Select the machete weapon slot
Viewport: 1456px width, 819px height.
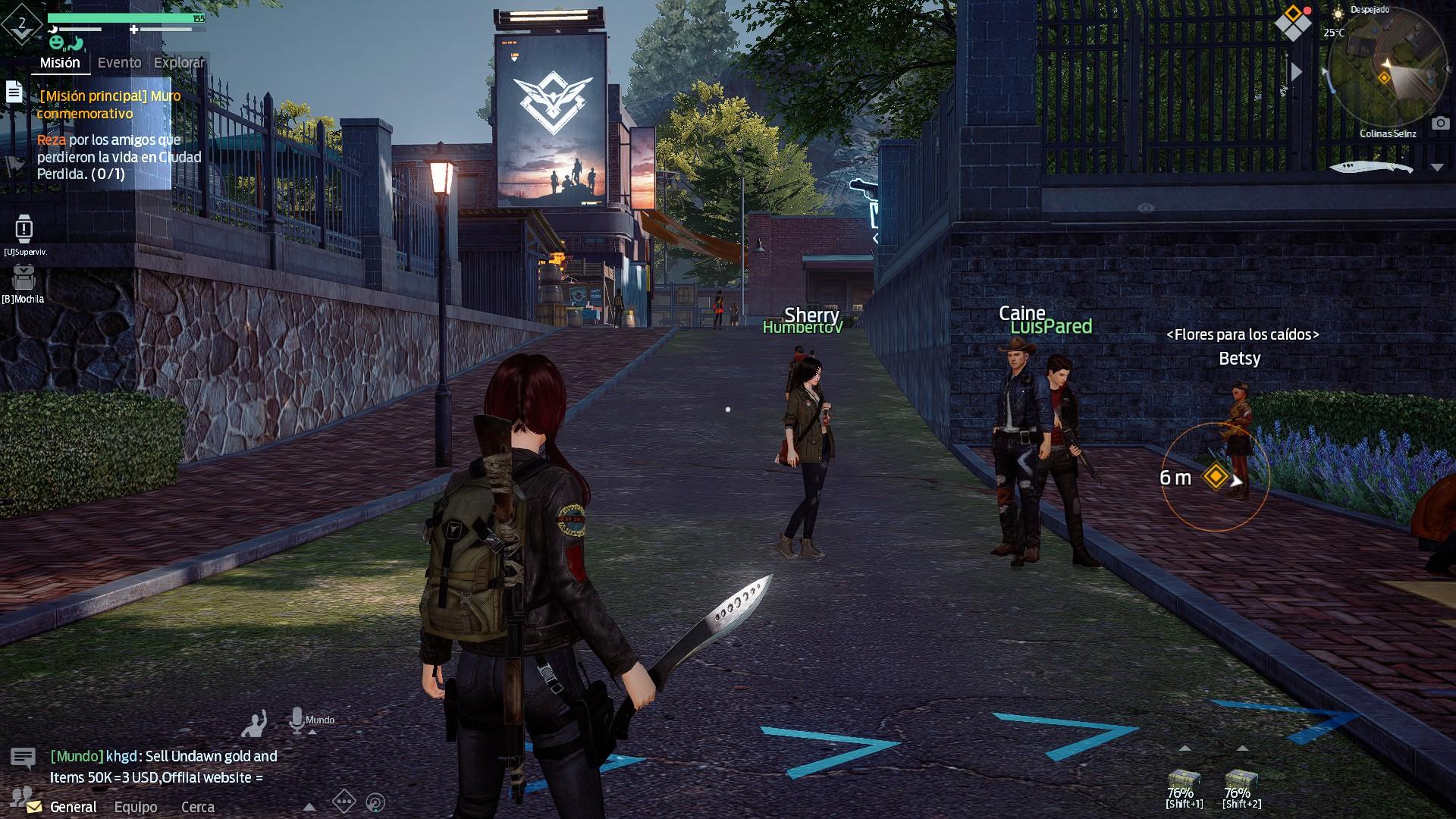pos(1371,168)
